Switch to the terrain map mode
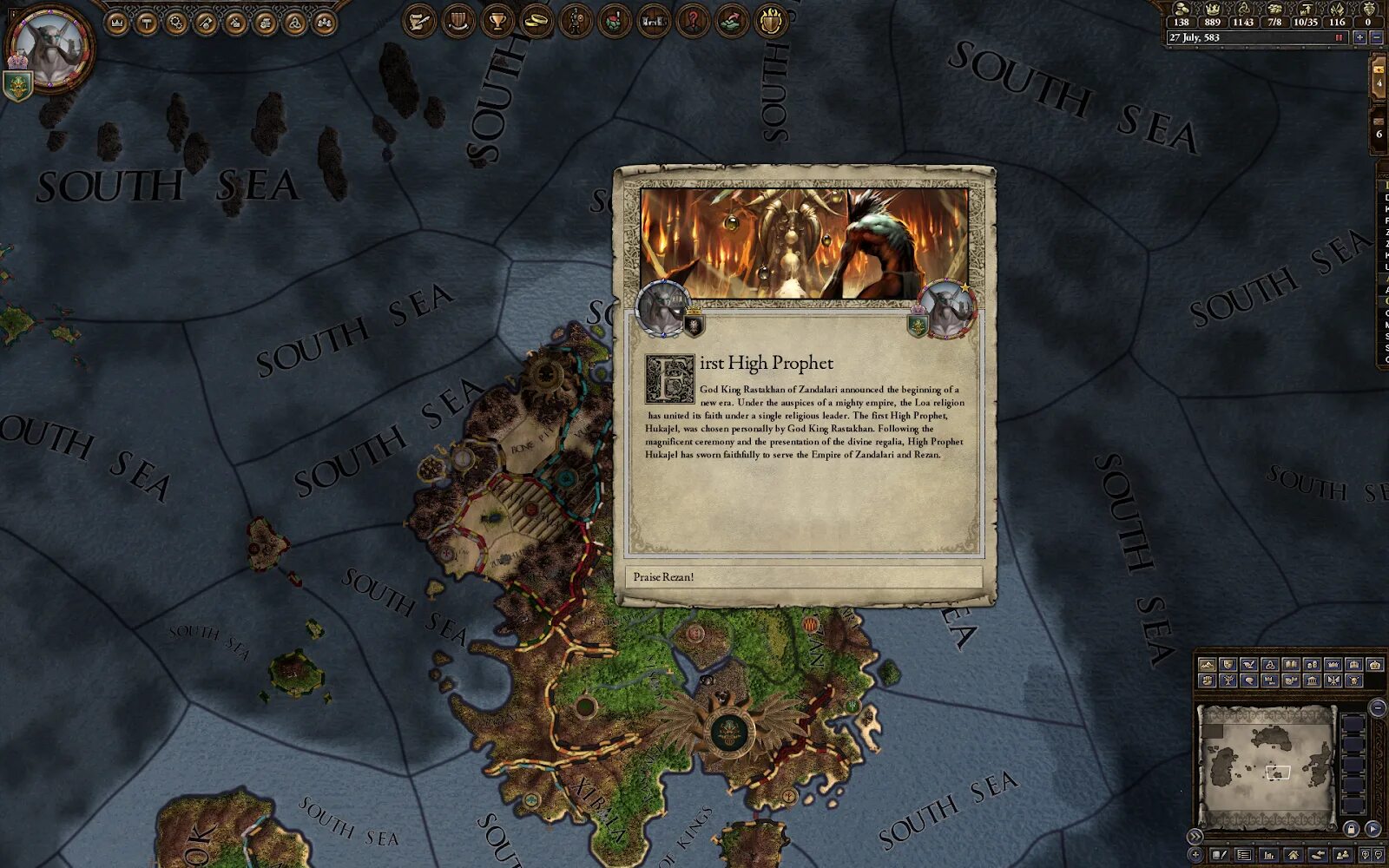1389x868 pixels. point(1206,665)
